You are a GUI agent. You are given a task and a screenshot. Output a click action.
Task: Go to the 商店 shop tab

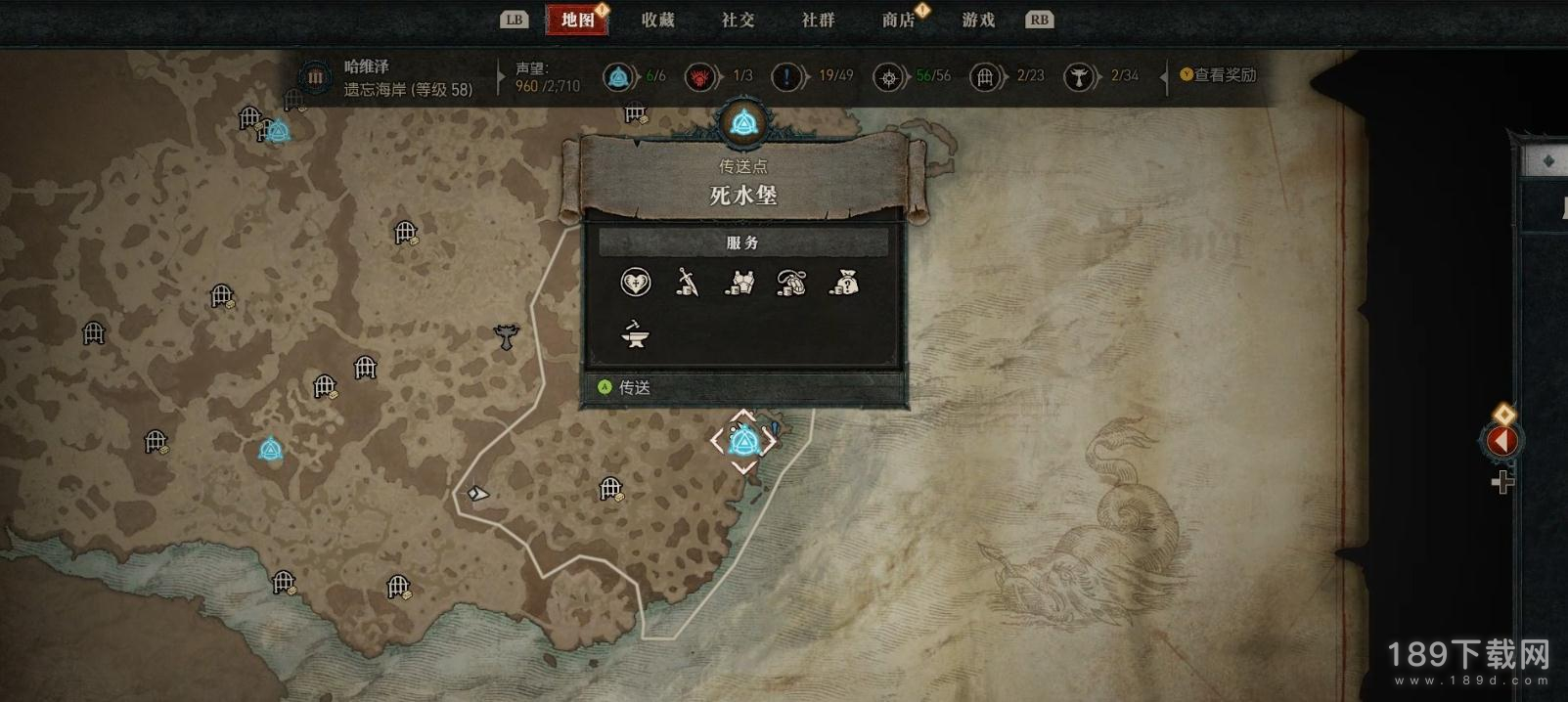pos(898,20)
